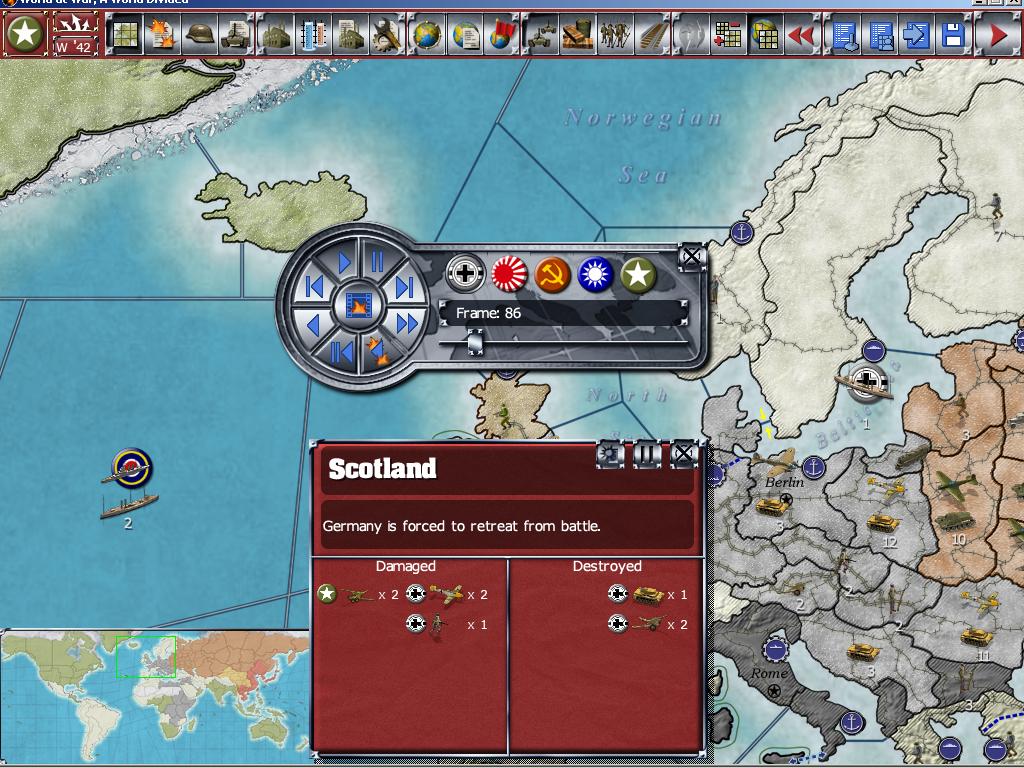Fast-forward the combat replay

tap(407, 324)
